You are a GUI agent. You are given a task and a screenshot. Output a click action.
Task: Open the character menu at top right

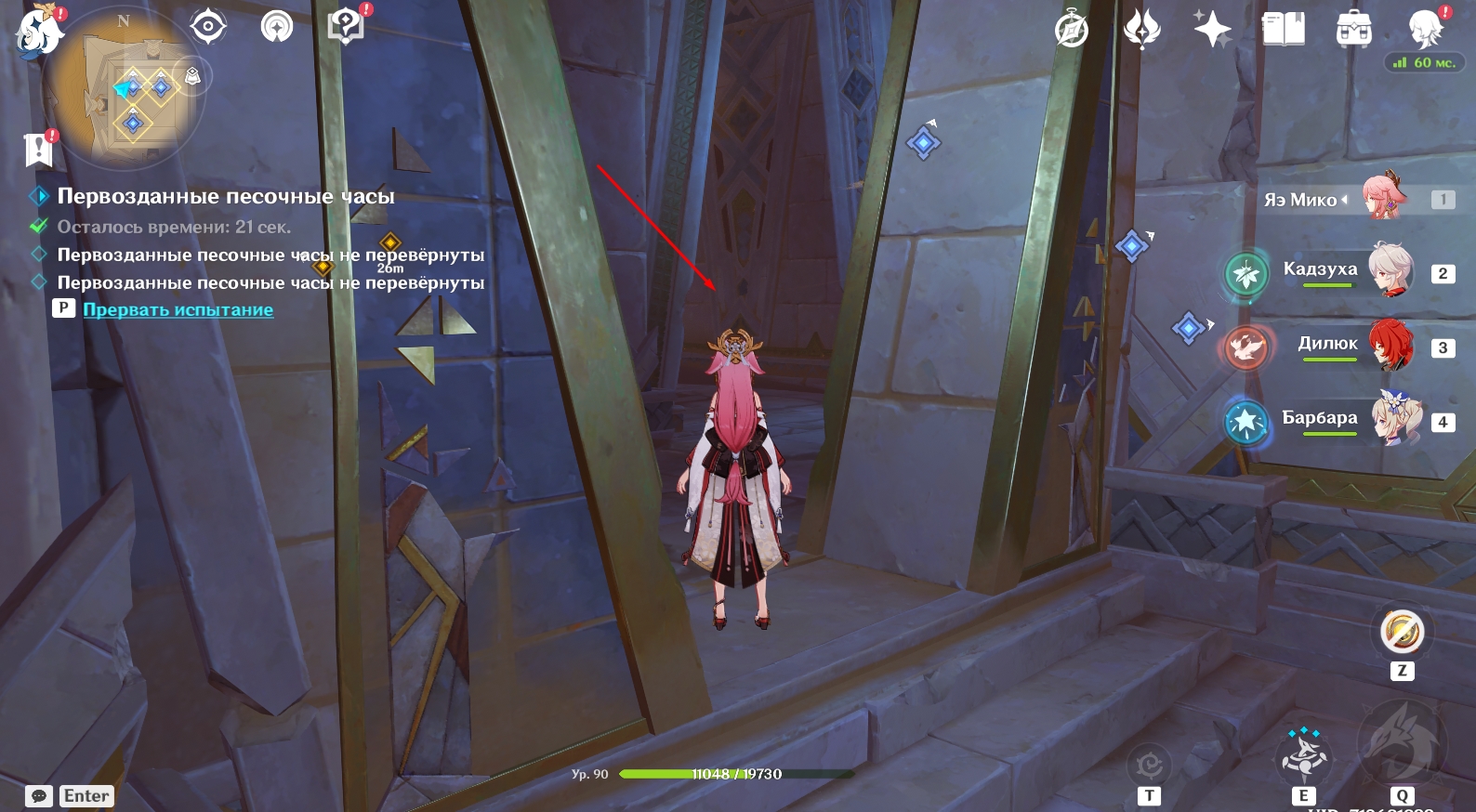[1424, 30]
